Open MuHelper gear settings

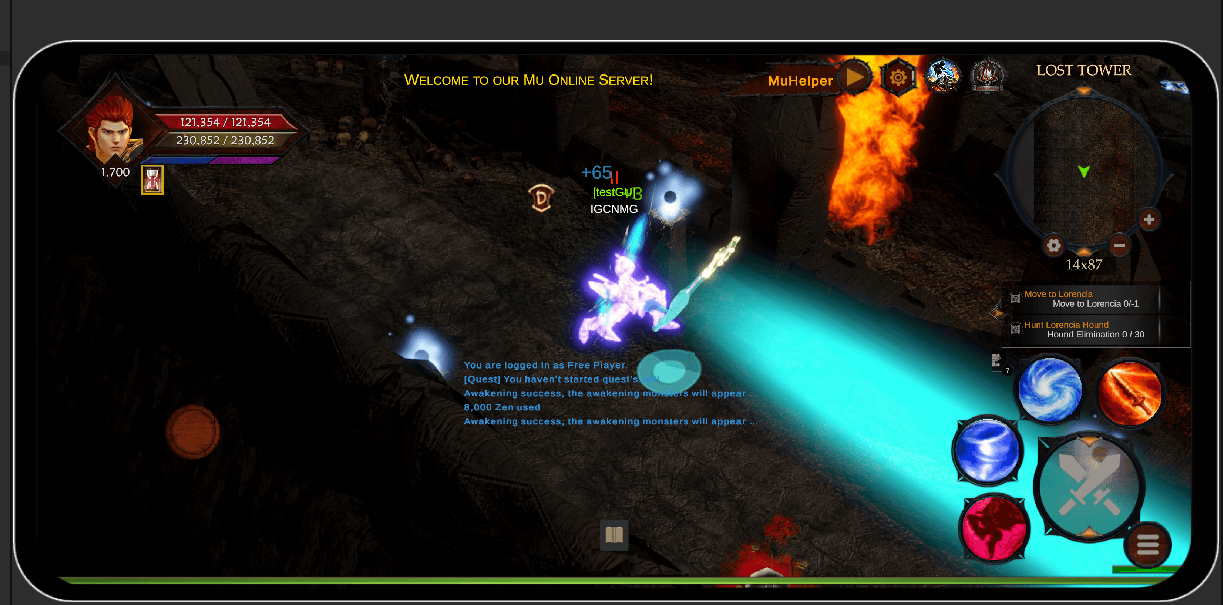click(x=898, y=76)
